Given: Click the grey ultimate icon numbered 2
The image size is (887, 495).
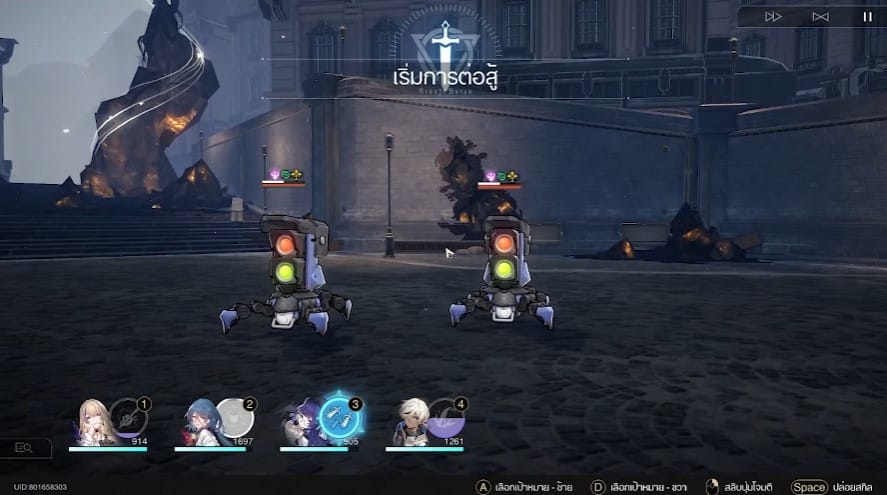Looking at the screenshot, I should (x=234, y=418).
